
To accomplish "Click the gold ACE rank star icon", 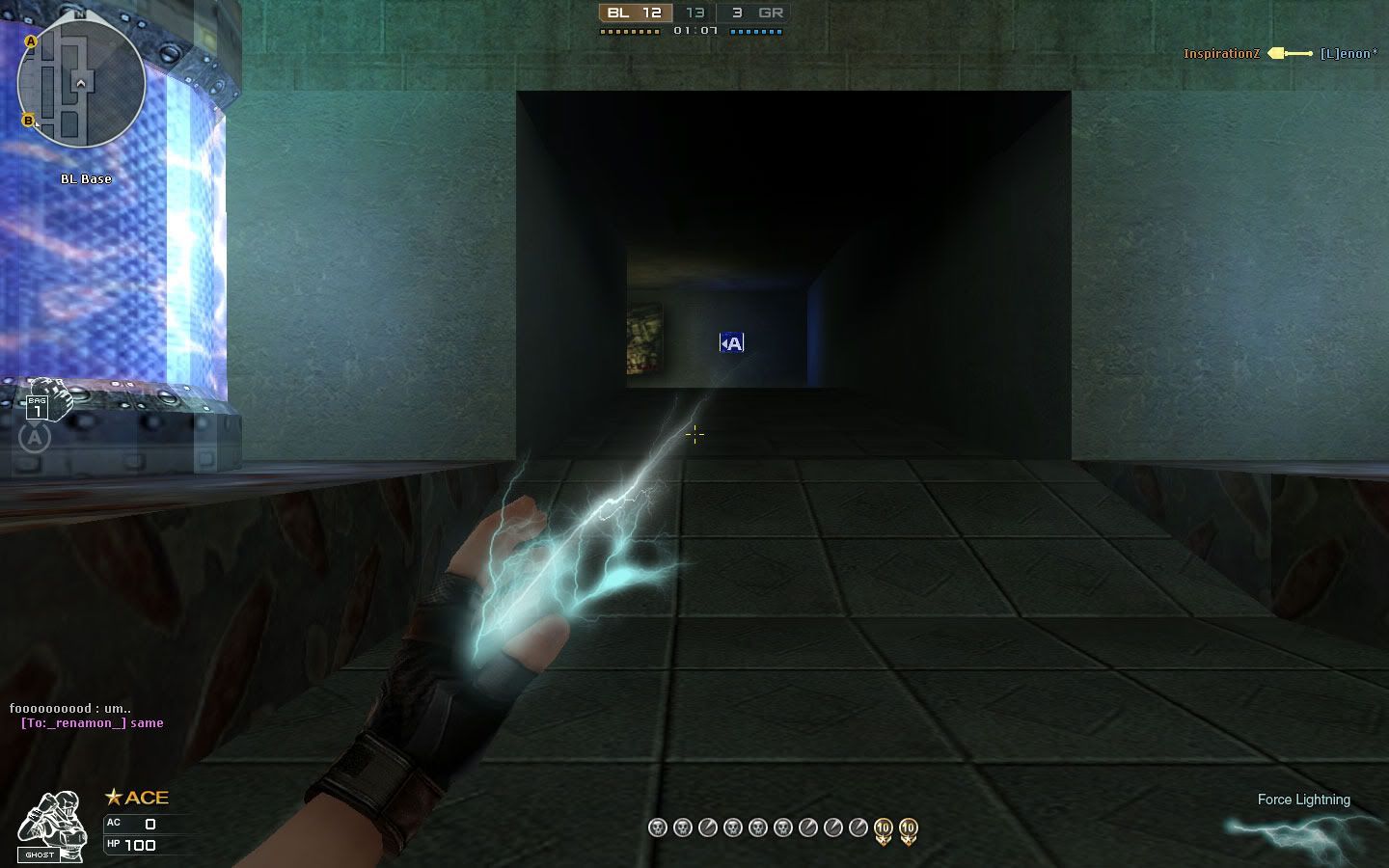I will tap(113, 797).
